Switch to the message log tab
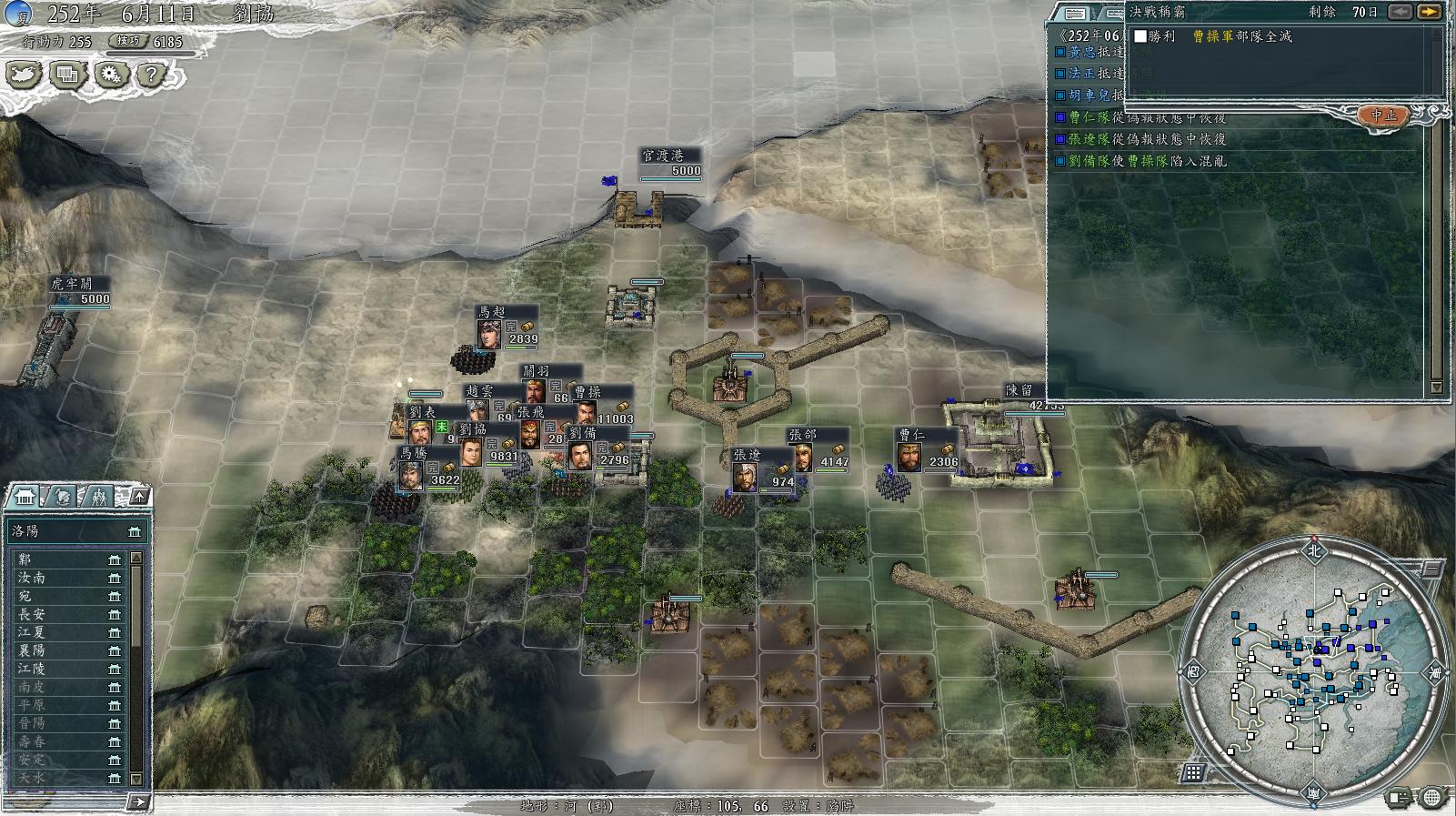Screen dimensions: 1456x816 coord(1075,13)
